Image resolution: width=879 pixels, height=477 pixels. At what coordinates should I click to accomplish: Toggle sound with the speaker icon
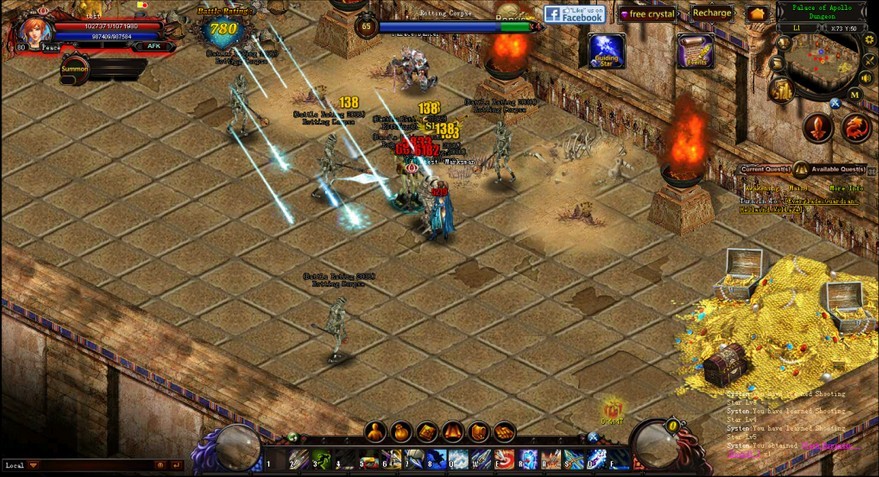coord(866,77)
